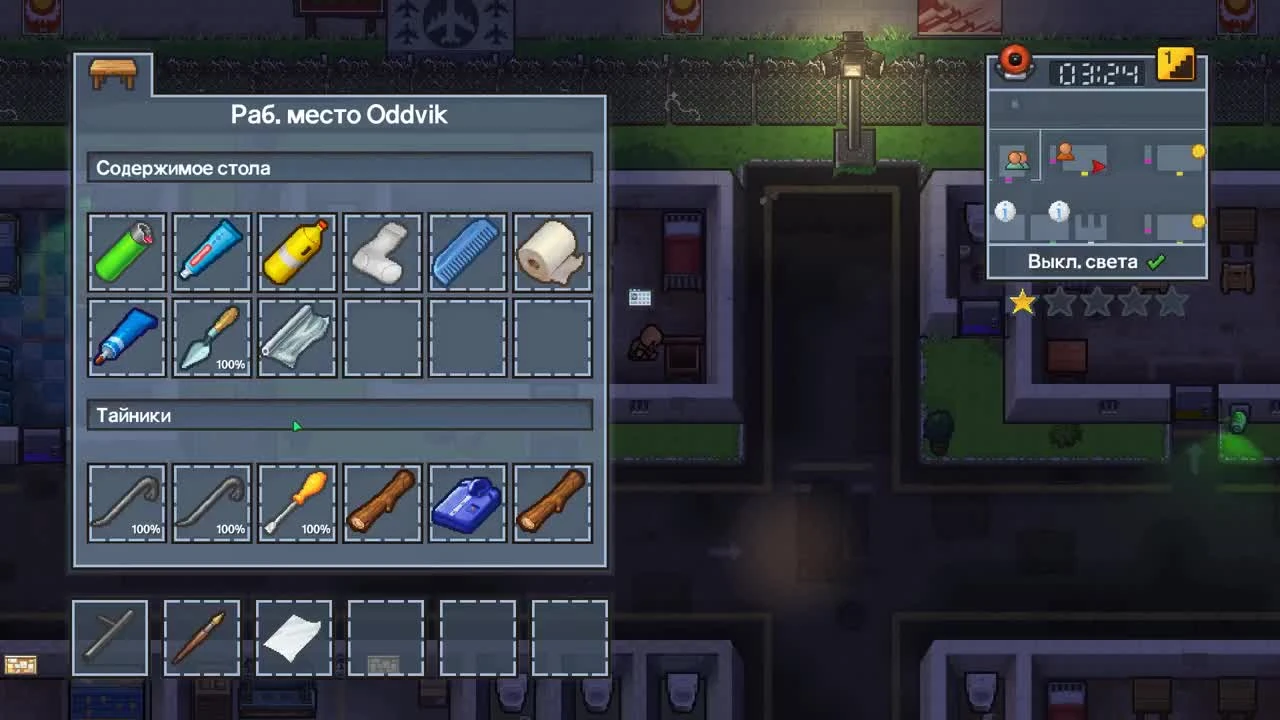Viewport: 1280px width, 720px height.
Task: Collapse the Содержимое стола section
Action: click(x=340, y=168)
